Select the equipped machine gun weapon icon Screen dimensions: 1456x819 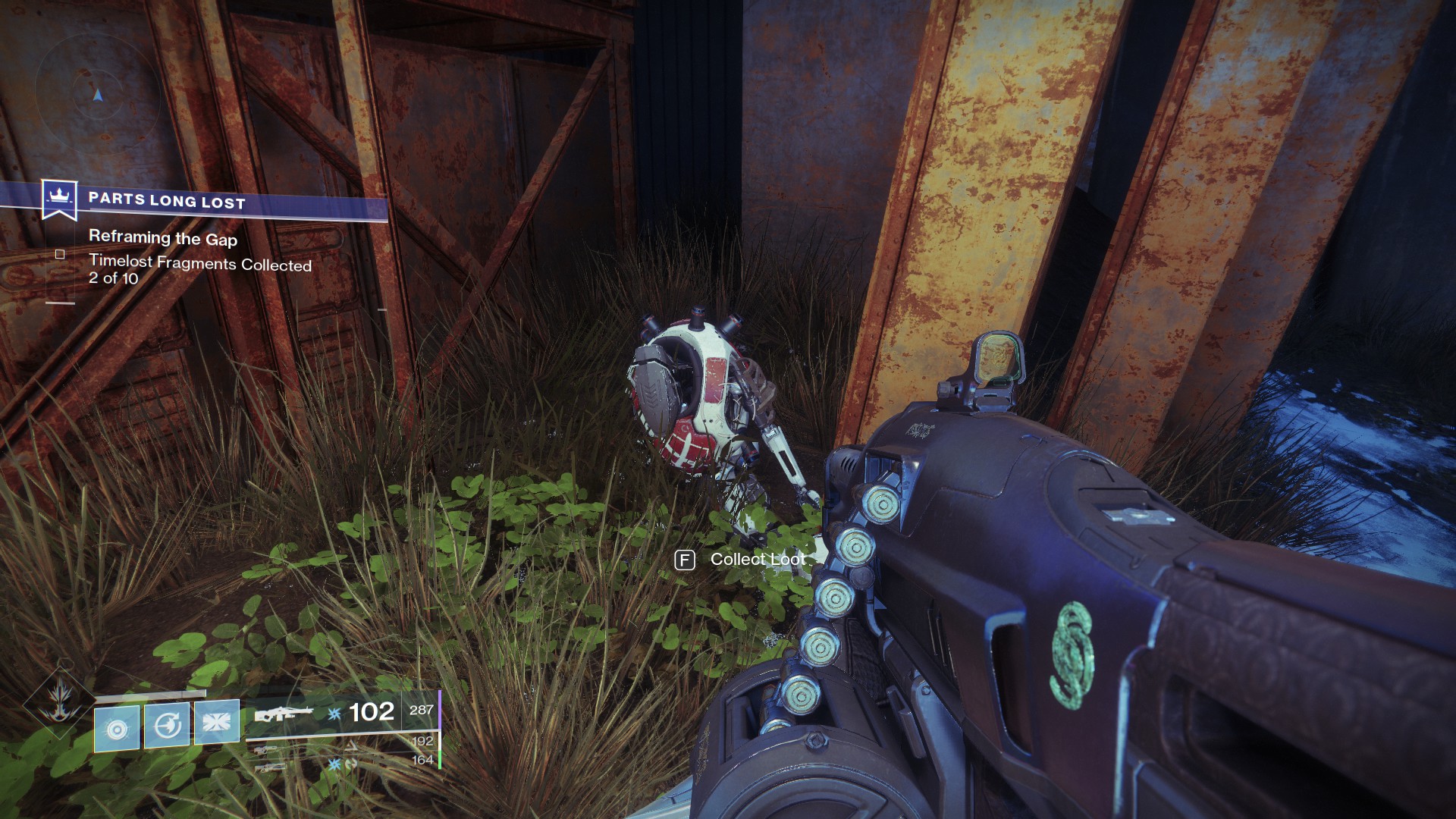coord(283,714)
